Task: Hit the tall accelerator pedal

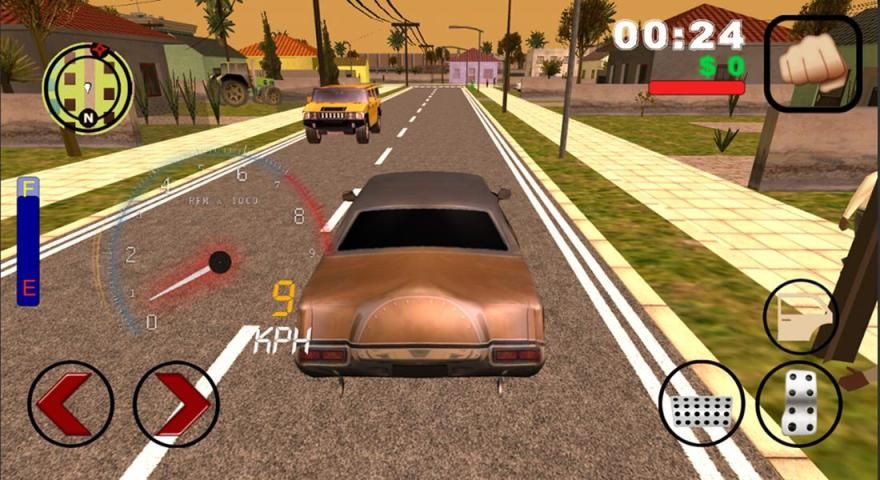Action: [x=798, y=403]
